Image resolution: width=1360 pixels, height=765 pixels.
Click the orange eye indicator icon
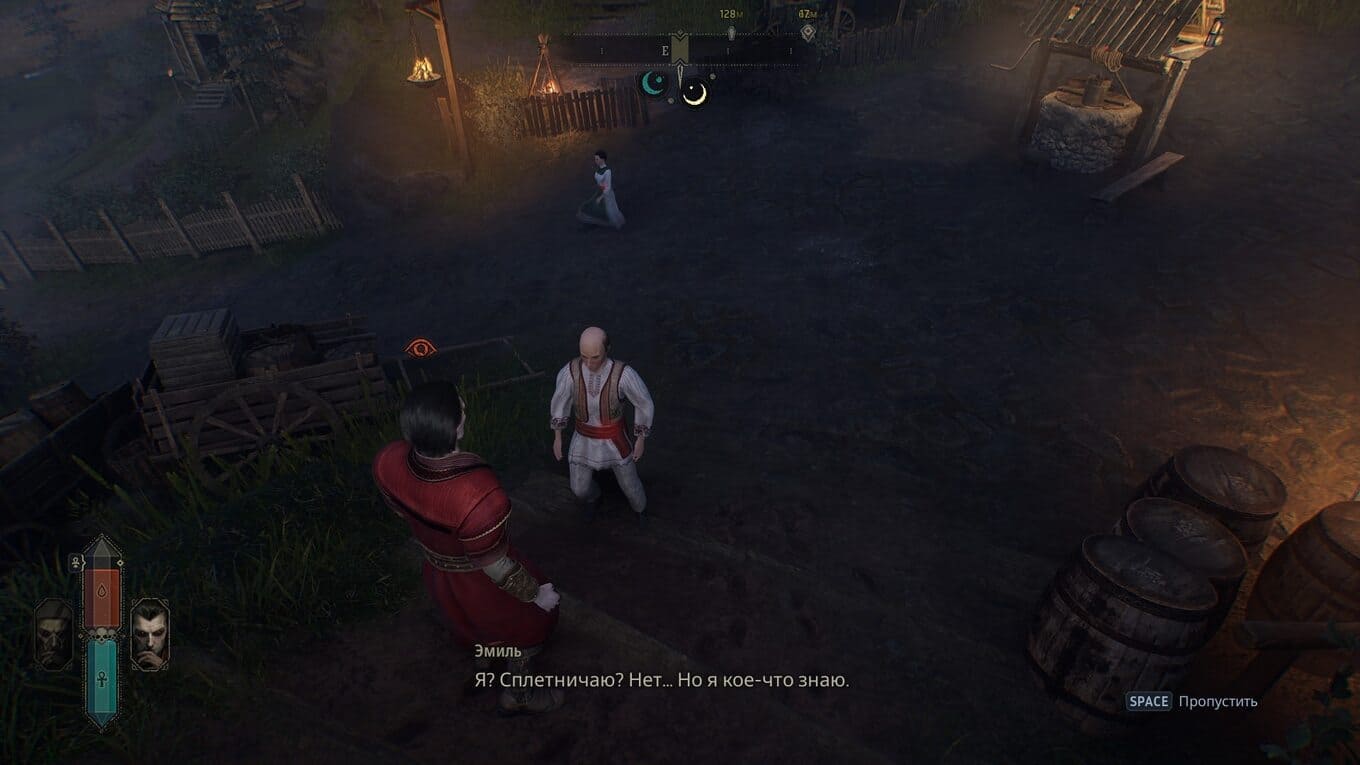(x=421, y=348)
